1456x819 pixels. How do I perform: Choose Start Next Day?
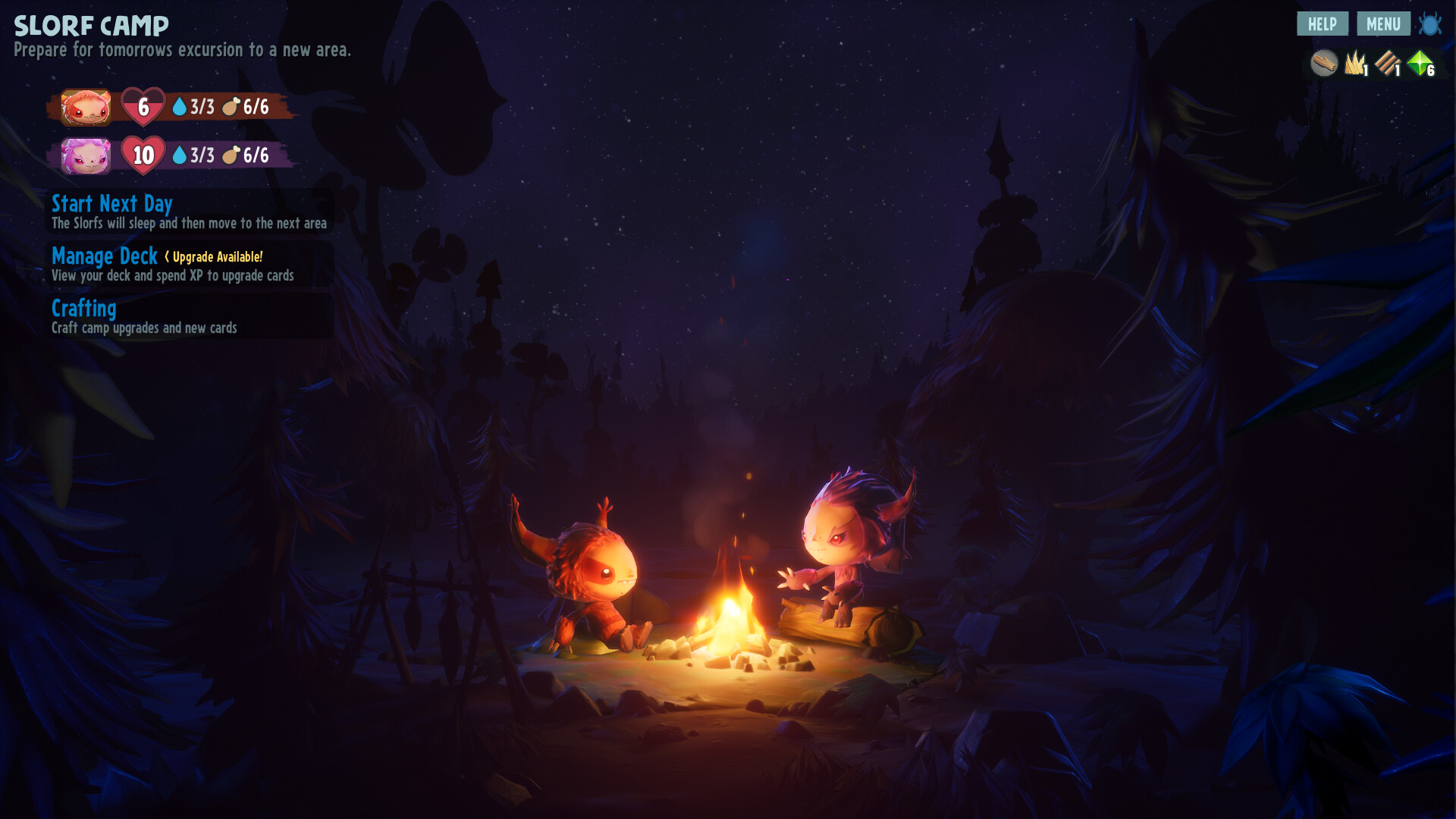click(x=112, y=204)
